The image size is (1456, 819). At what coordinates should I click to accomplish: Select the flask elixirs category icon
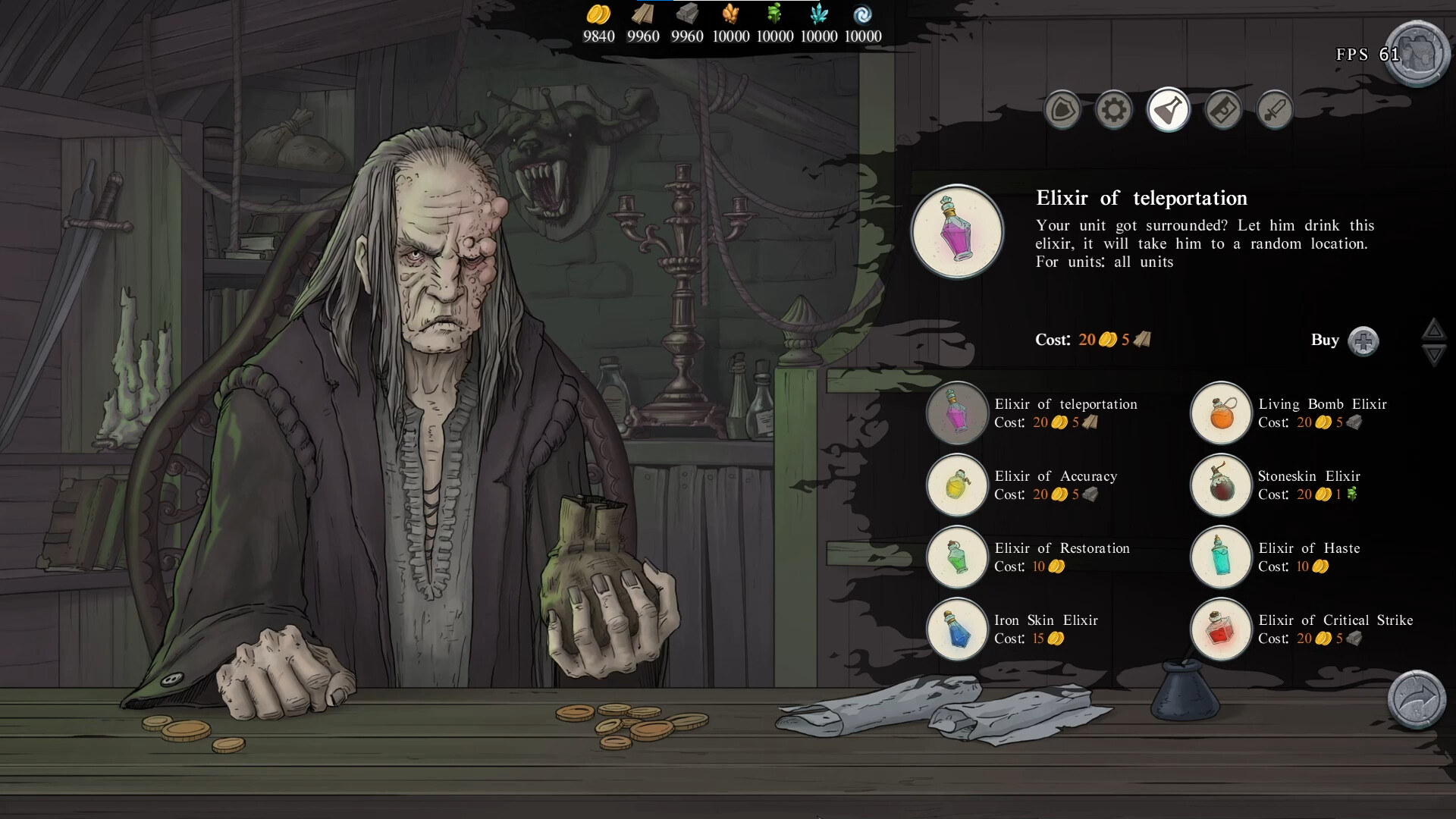click(x=1168, y=110)
